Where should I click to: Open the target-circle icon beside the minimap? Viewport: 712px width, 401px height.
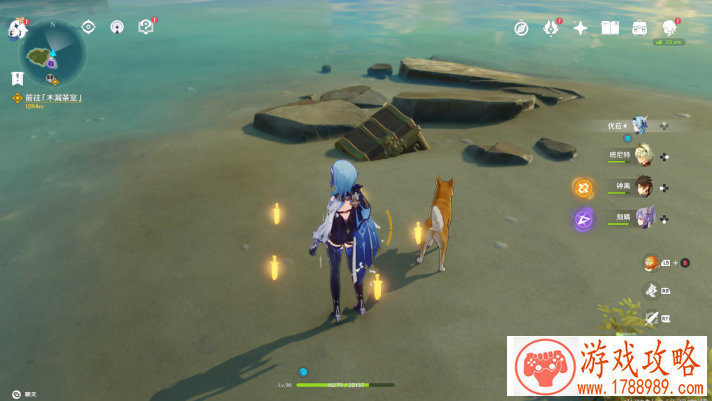(89, 27)
